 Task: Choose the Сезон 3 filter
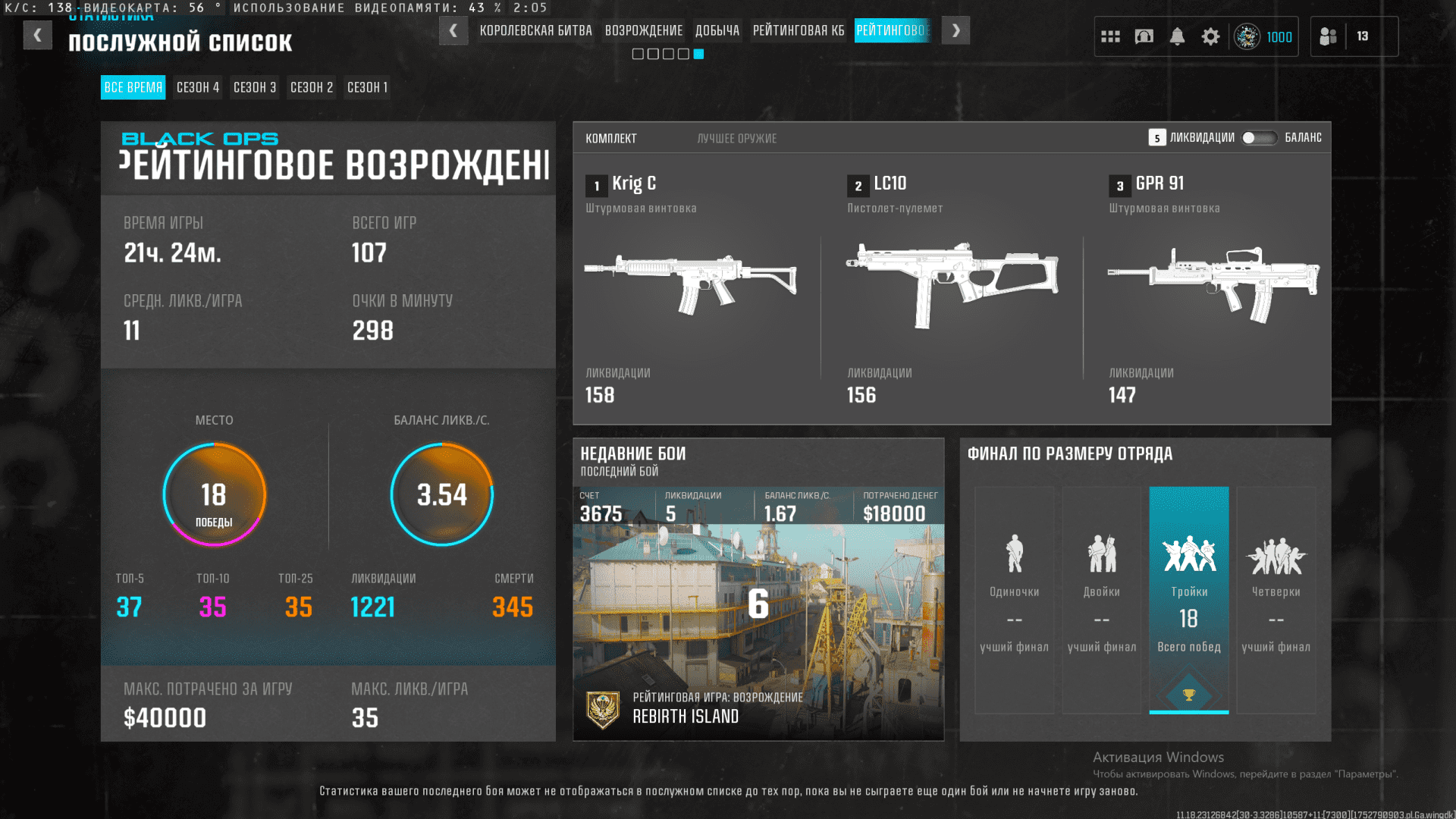tap(255, 87)
